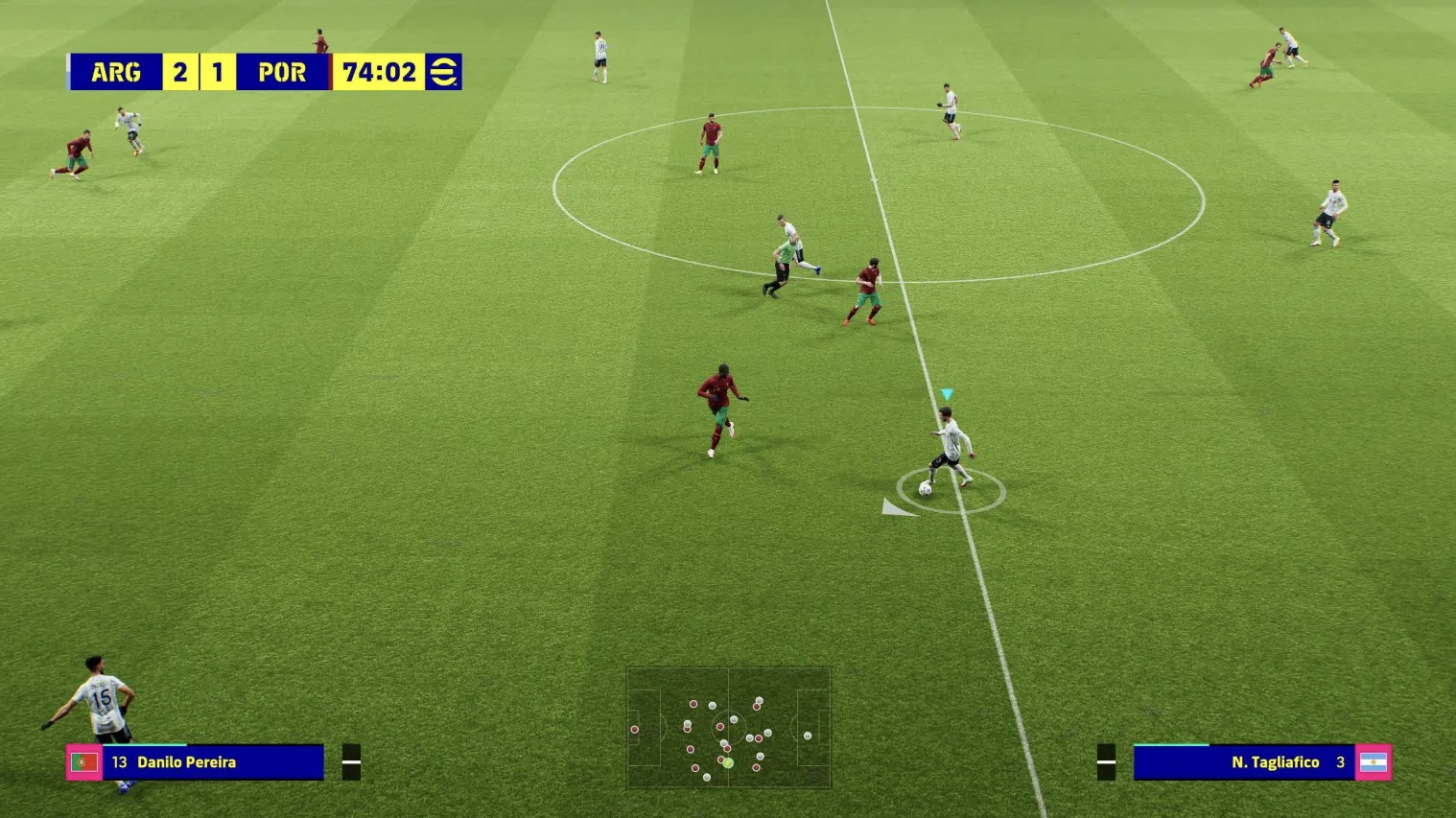Click Portugal's score of 1 on the scoreboard
This screenshot has width=1456, height=818.
click(219, 71)
